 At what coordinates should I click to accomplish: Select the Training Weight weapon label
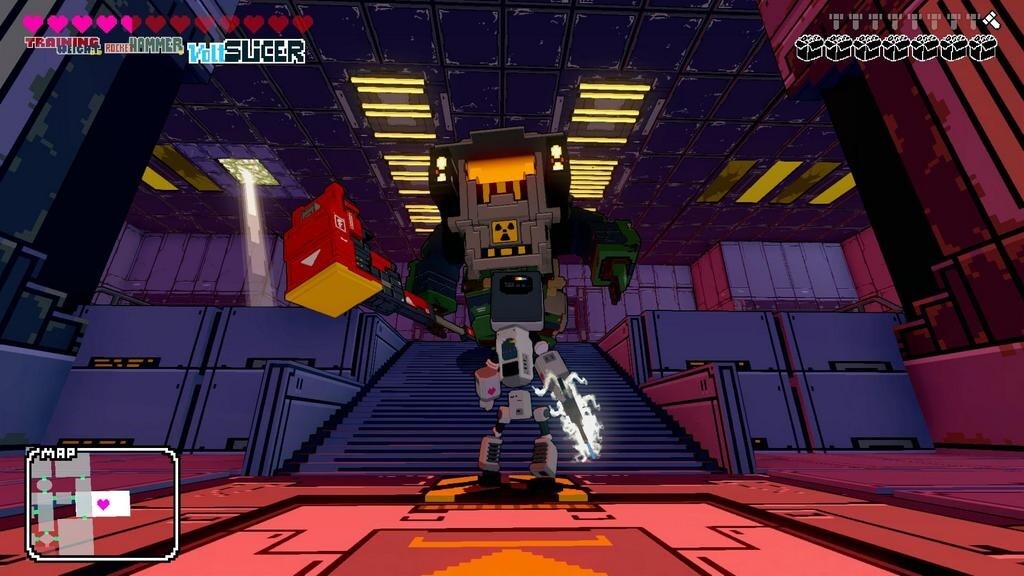61,45
